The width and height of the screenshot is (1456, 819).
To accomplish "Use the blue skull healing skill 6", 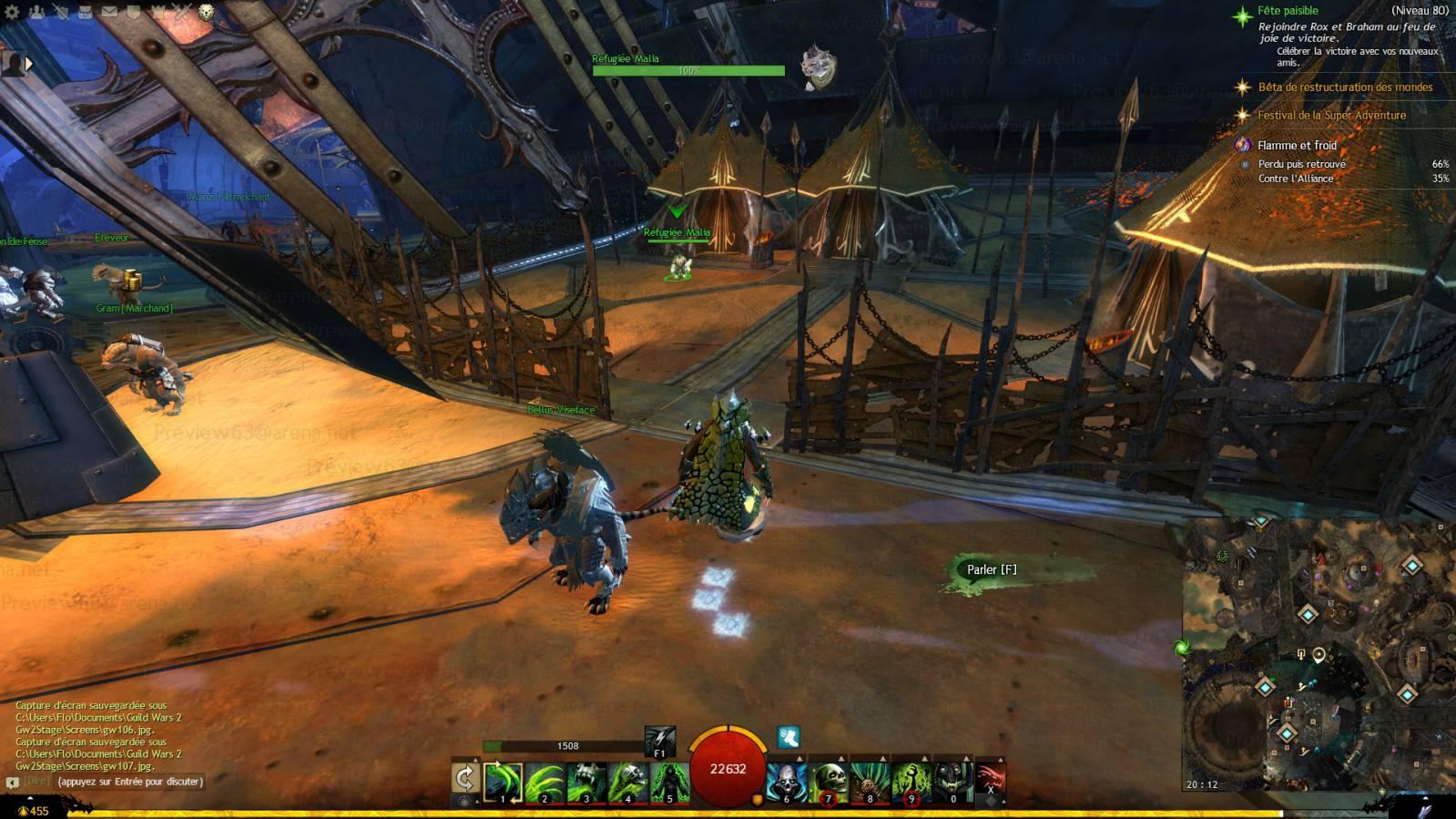I will tap(787, 783).
